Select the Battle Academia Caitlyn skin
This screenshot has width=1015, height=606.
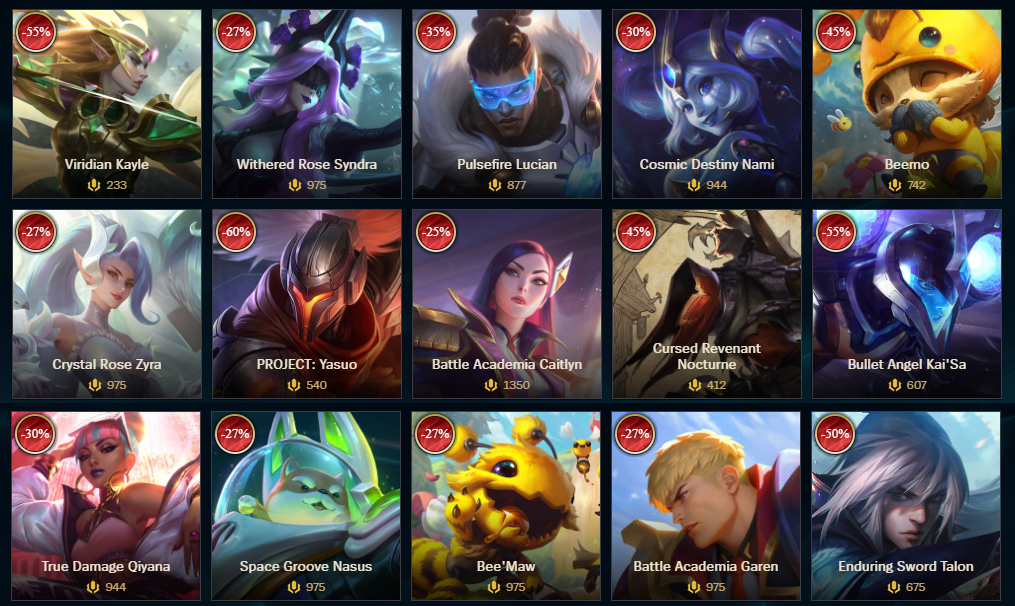[x=507, y=304]
